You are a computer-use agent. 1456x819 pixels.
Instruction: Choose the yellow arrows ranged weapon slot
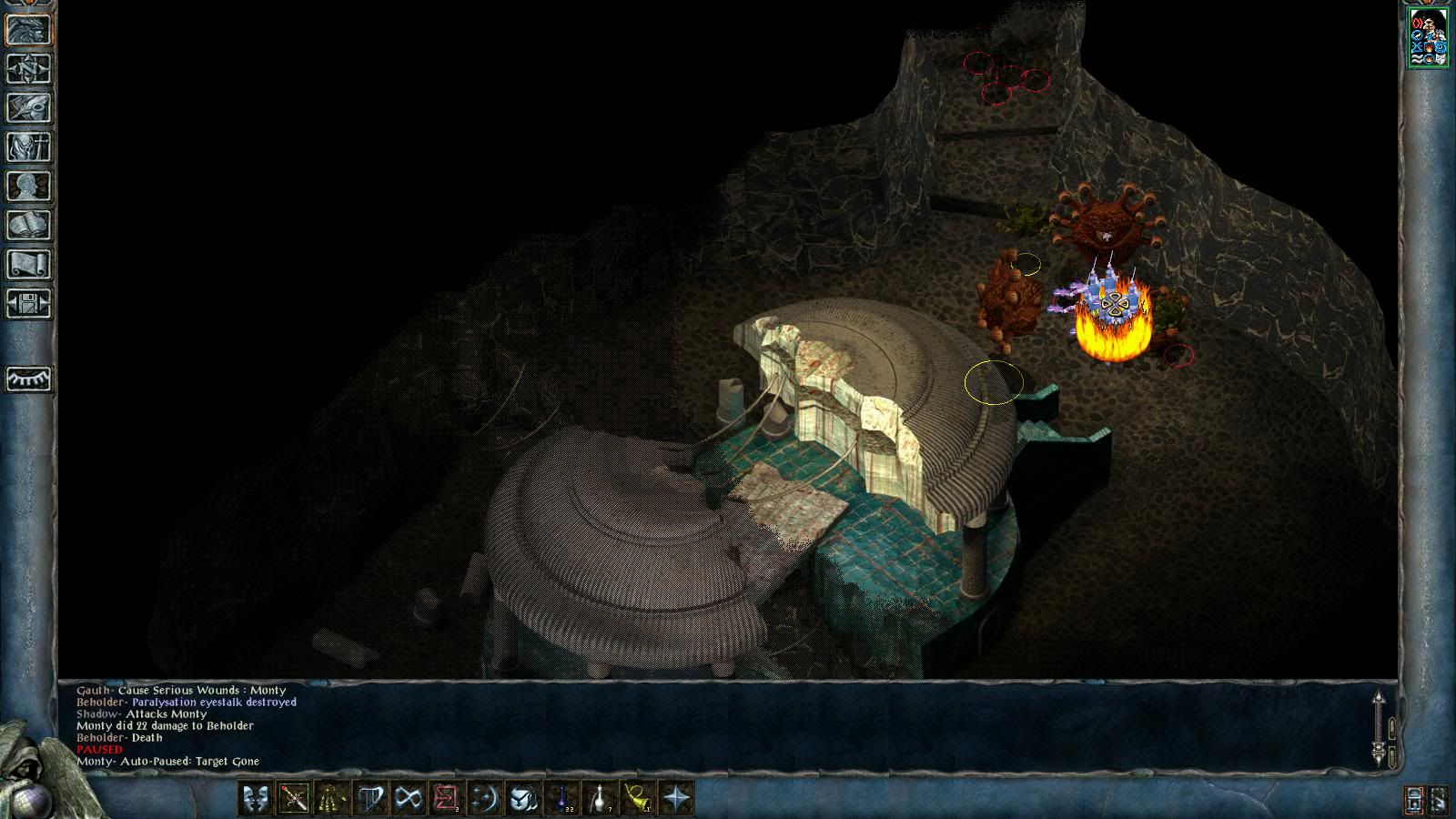[x=331, y=798]
